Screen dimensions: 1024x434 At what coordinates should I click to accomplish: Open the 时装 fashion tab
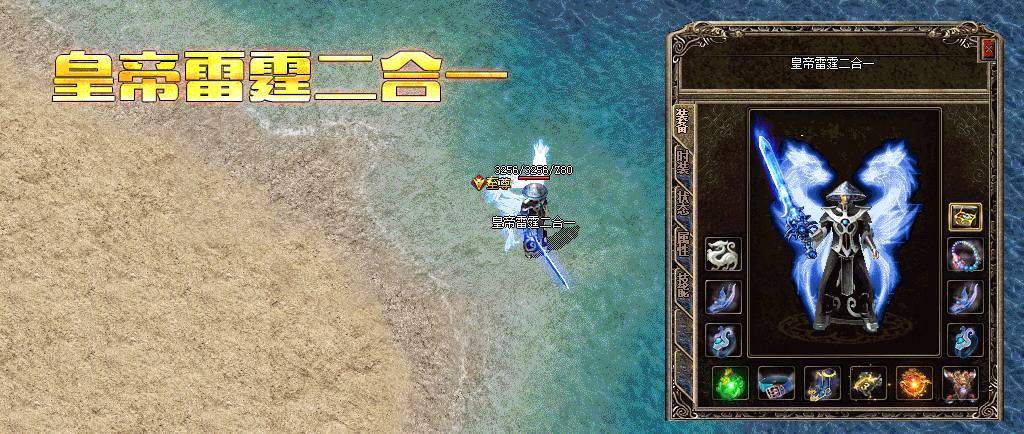click(x=682, y=164)
